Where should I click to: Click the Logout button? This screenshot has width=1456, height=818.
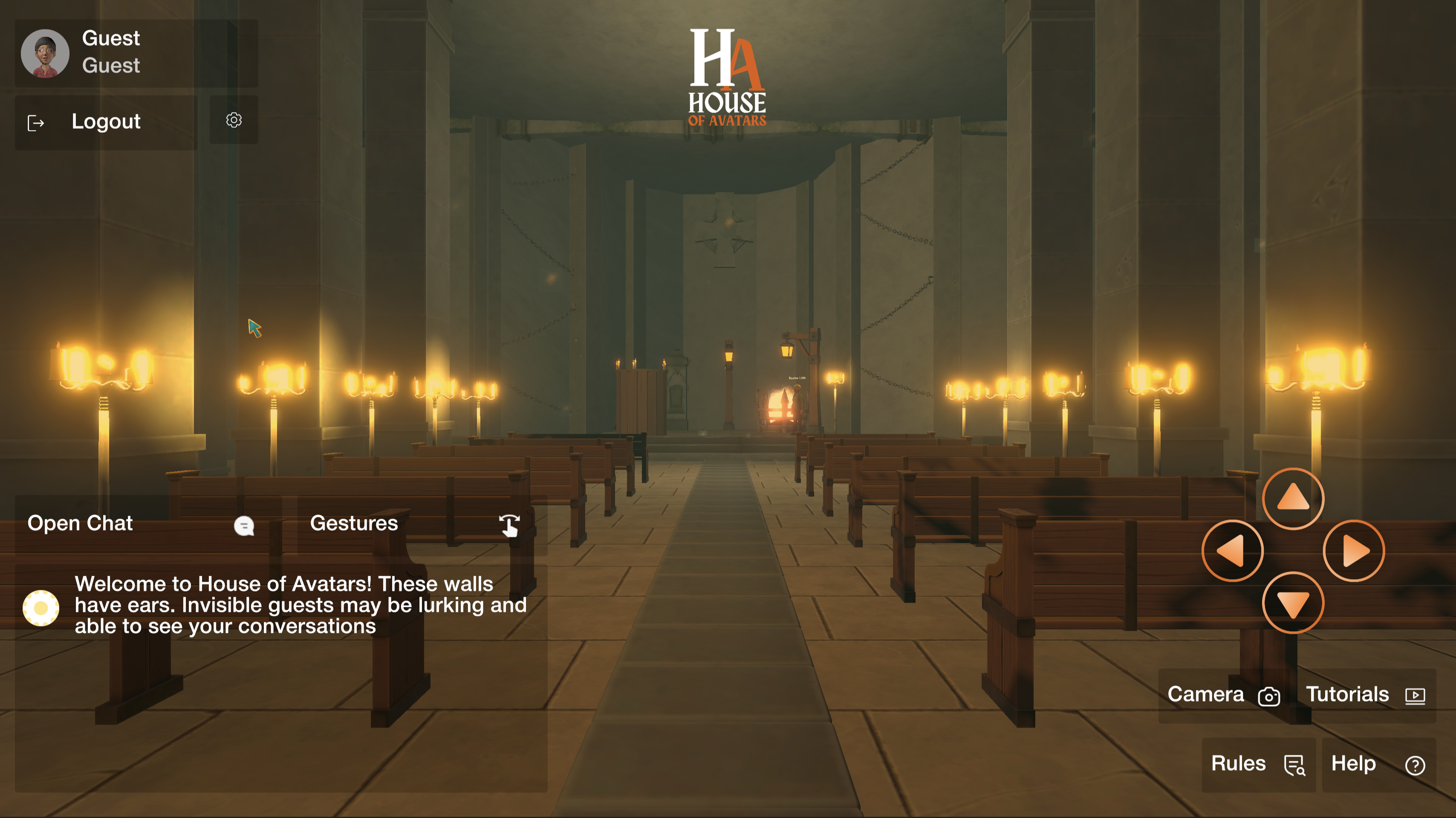point(106,121)
